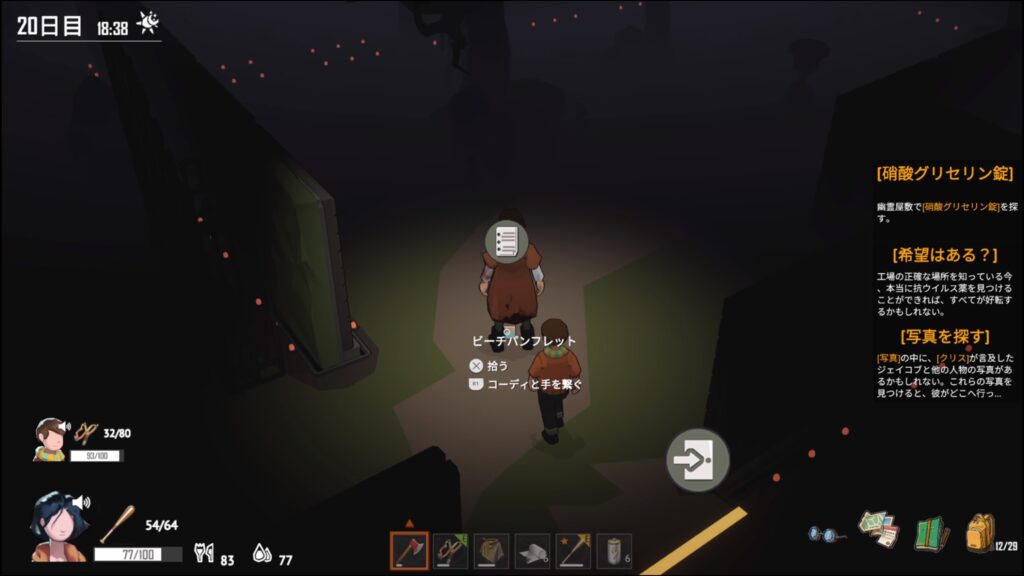
Task: Click the blue eyeglasses icon
Action: 825,533
